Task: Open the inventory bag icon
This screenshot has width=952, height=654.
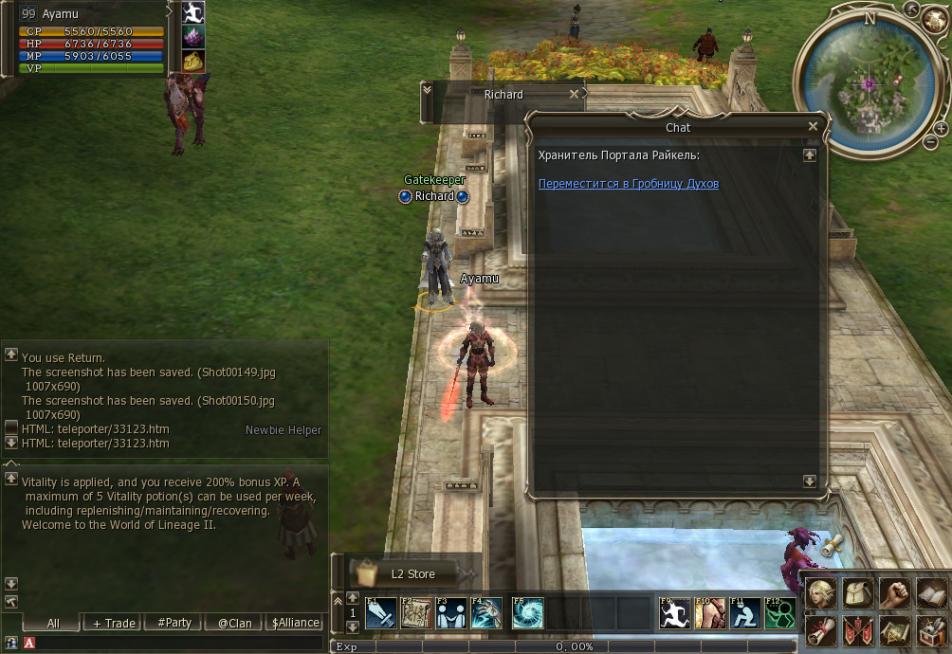Action: (x=855, y=594)
